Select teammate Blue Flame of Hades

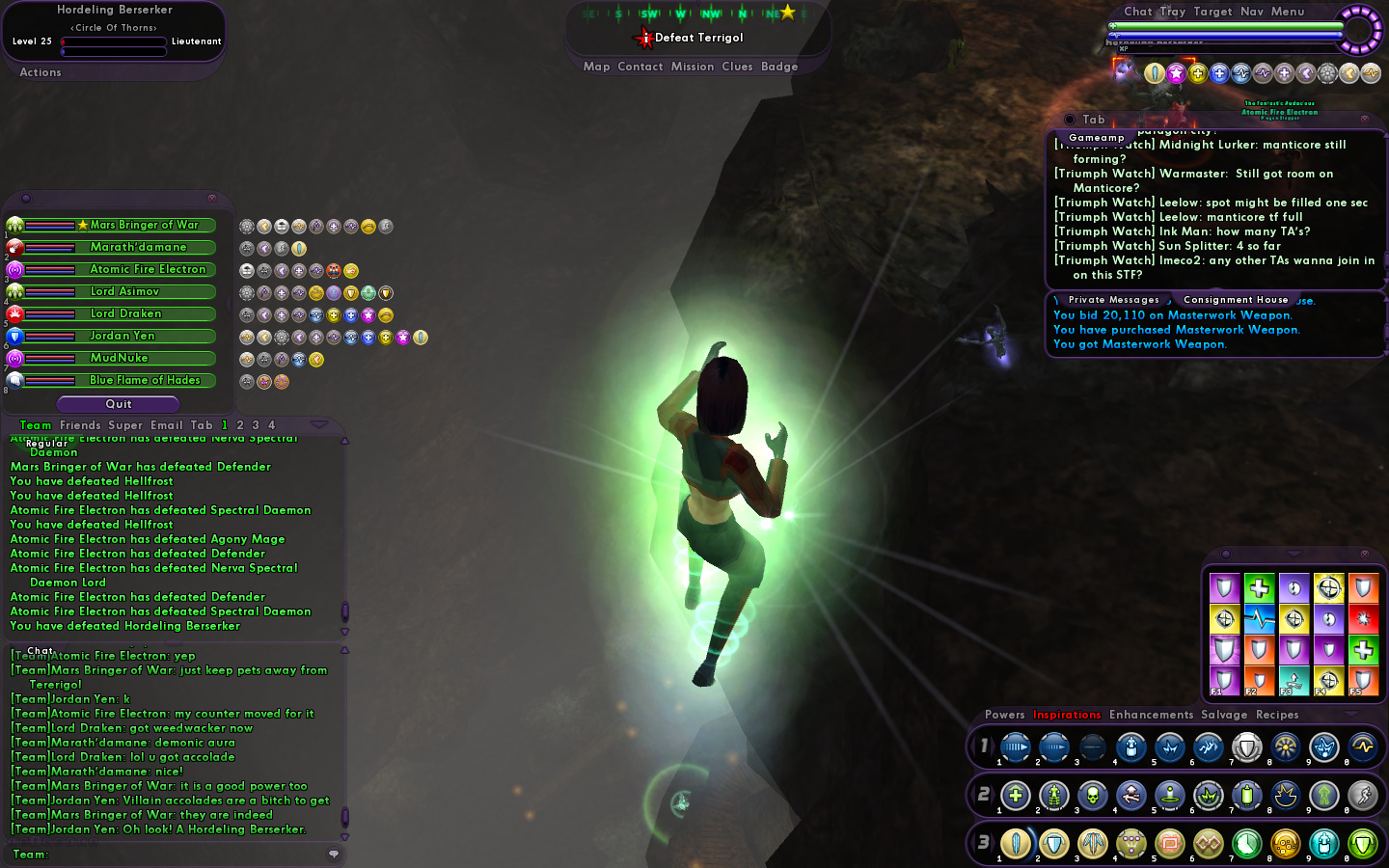tap(145, 380)
